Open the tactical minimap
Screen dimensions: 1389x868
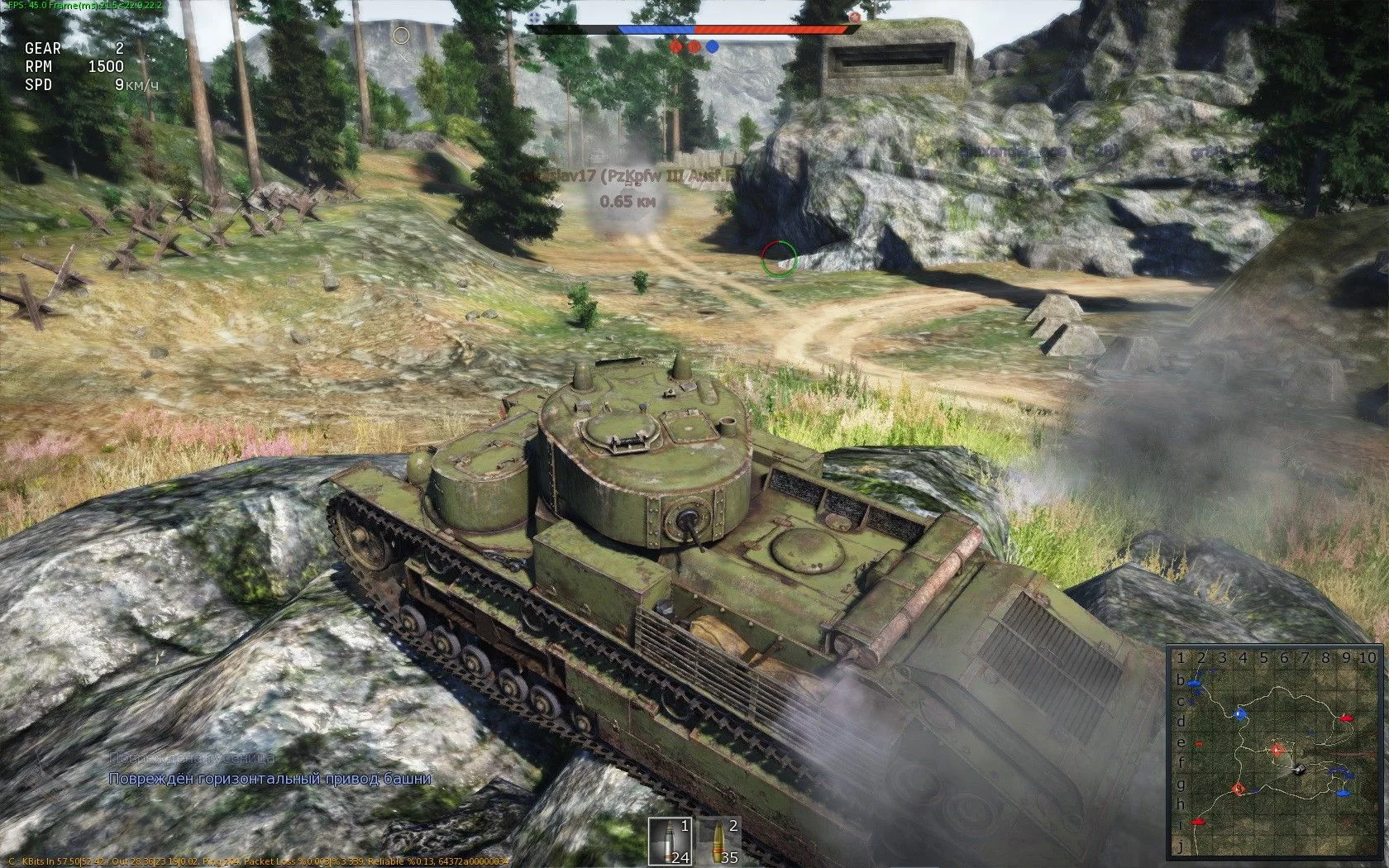(1272, 753)
